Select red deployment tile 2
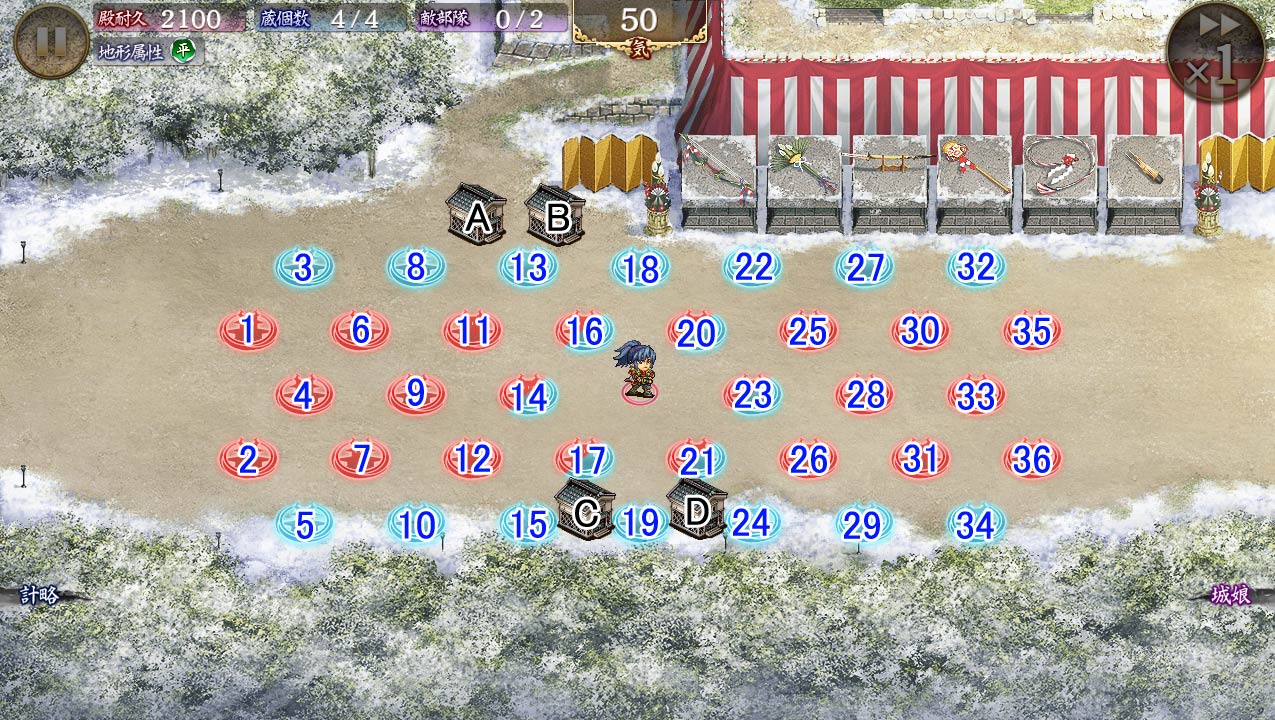Image resolution: width=1275 pixels, height=720 pixels. (x=248, y=459)
